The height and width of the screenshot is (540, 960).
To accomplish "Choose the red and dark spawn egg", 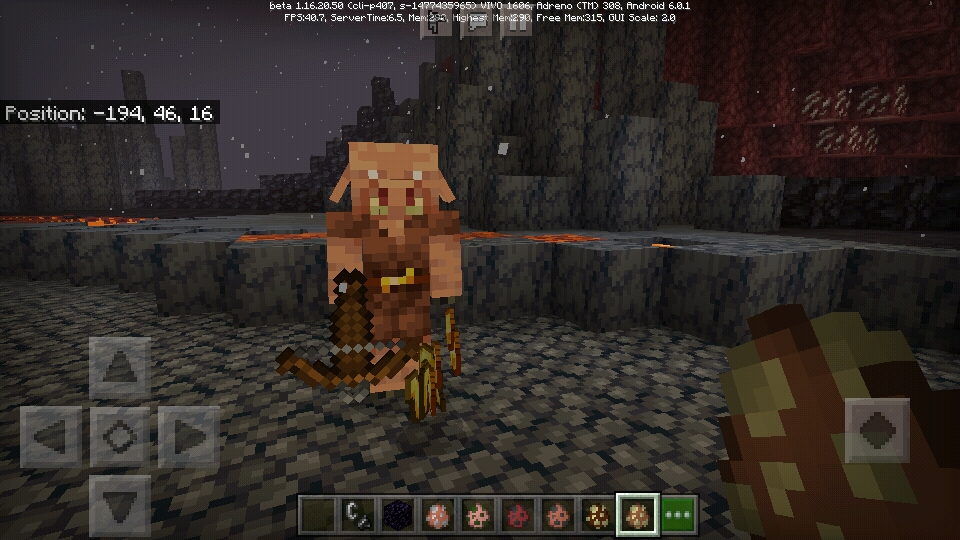I will [x=517, y=515].
